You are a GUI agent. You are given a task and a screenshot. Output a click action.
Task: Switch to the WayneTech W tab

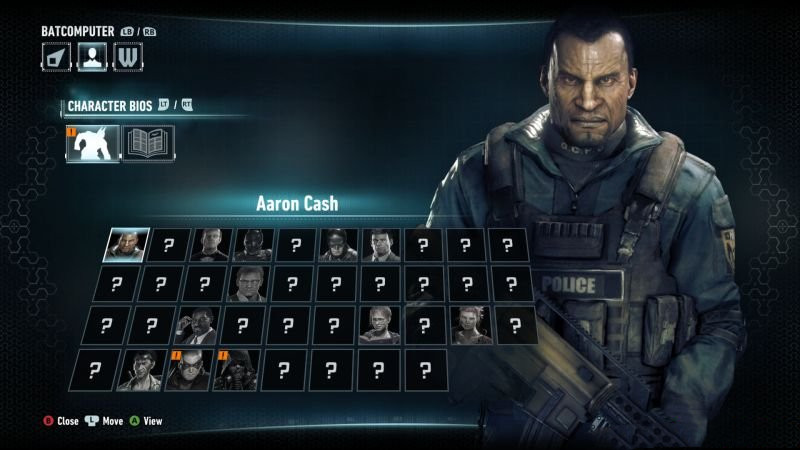127,57
